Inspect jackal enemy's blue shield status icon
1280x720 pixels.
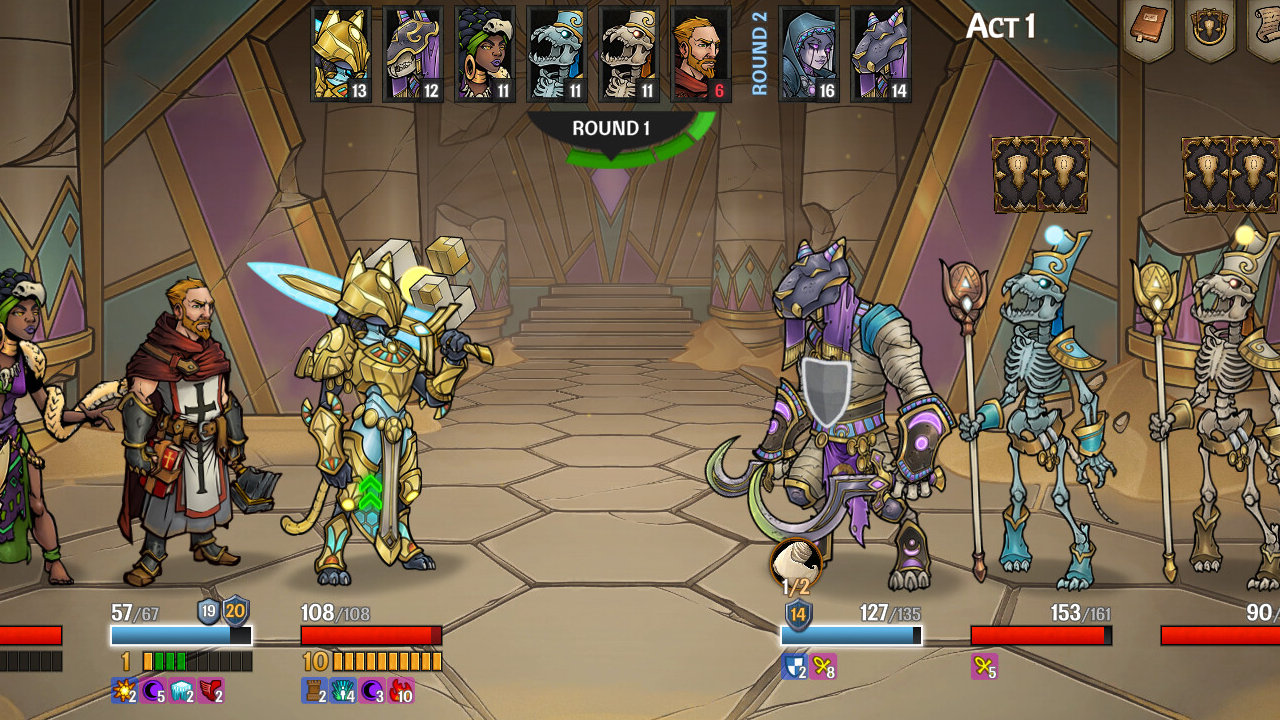click(x=794, y=666)
